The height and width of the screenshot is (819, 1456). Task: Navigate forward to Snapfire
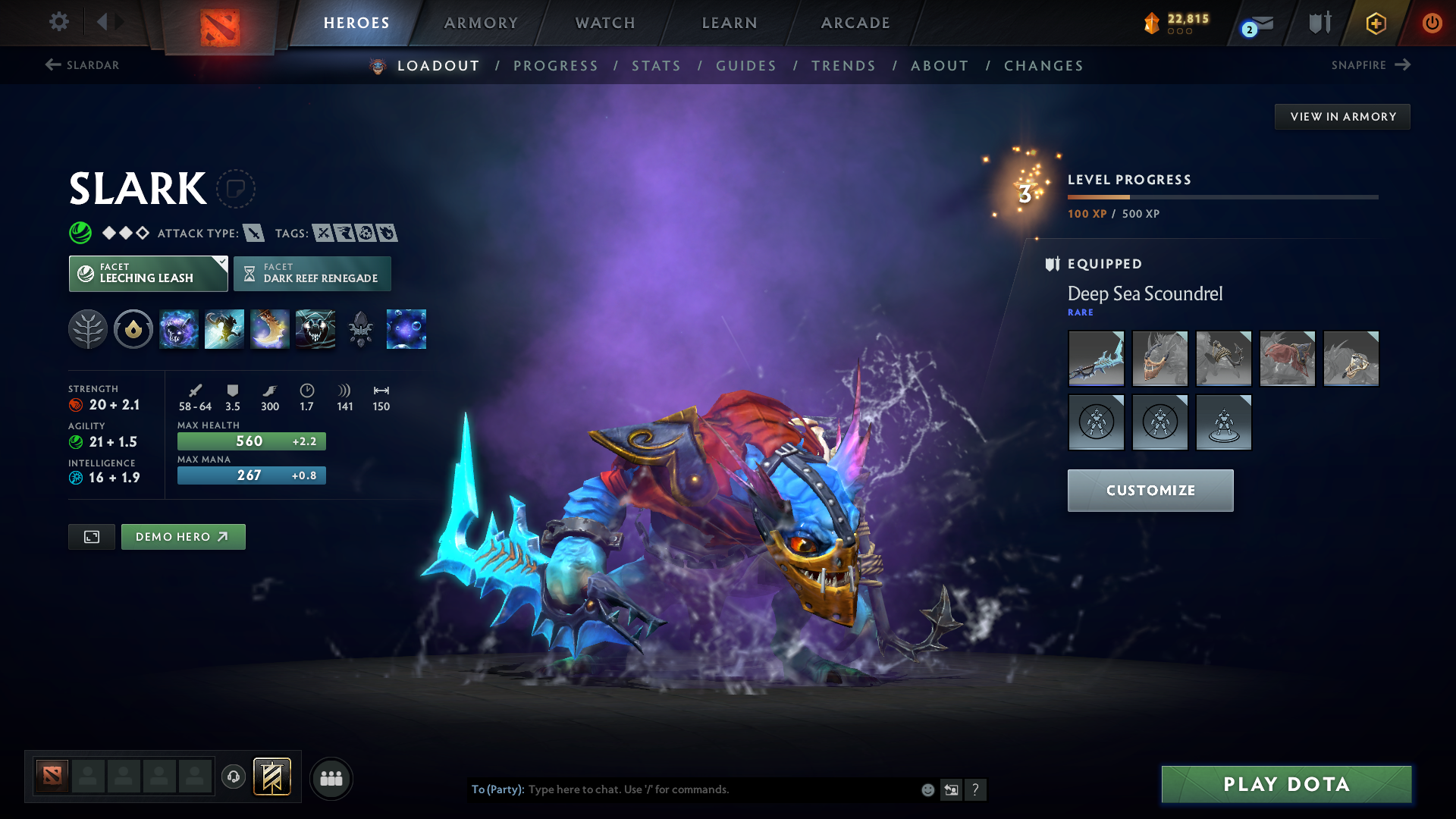1370,65
